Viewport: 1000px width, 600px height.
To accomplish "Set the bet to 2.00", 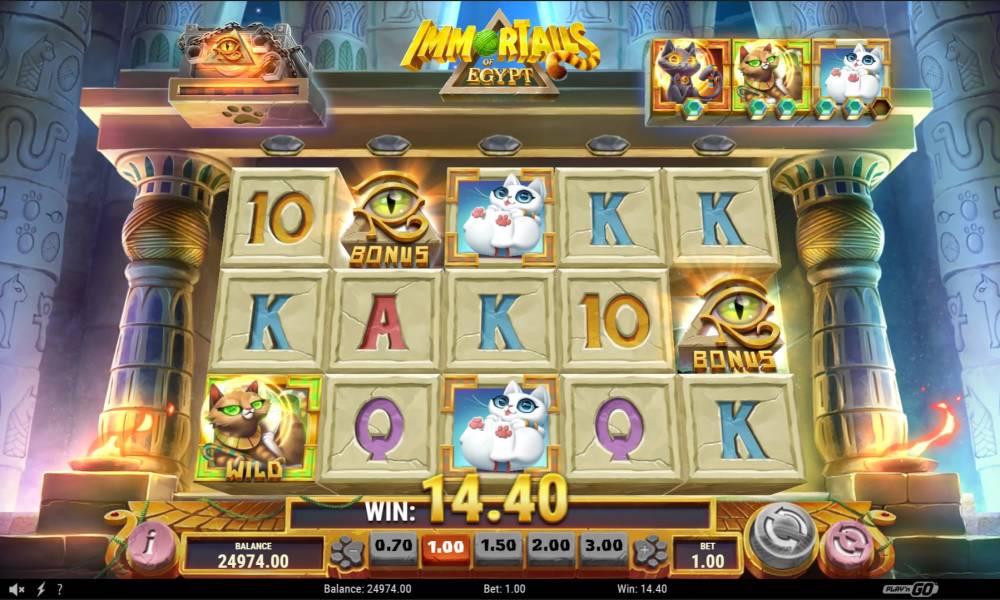I will point(547,548).
